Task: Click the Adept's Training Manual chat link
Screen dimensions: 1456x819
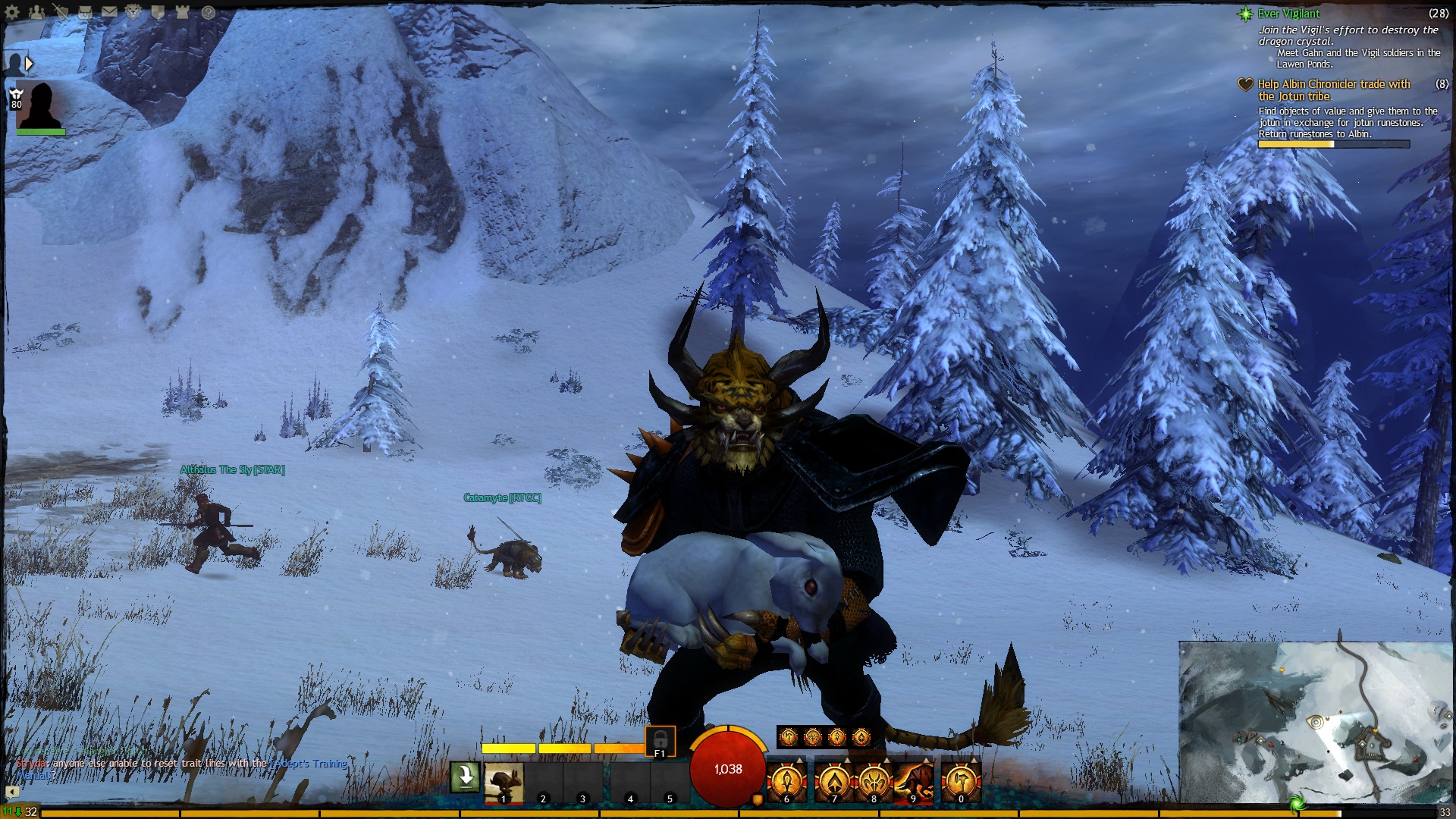Action: (309, 764)
